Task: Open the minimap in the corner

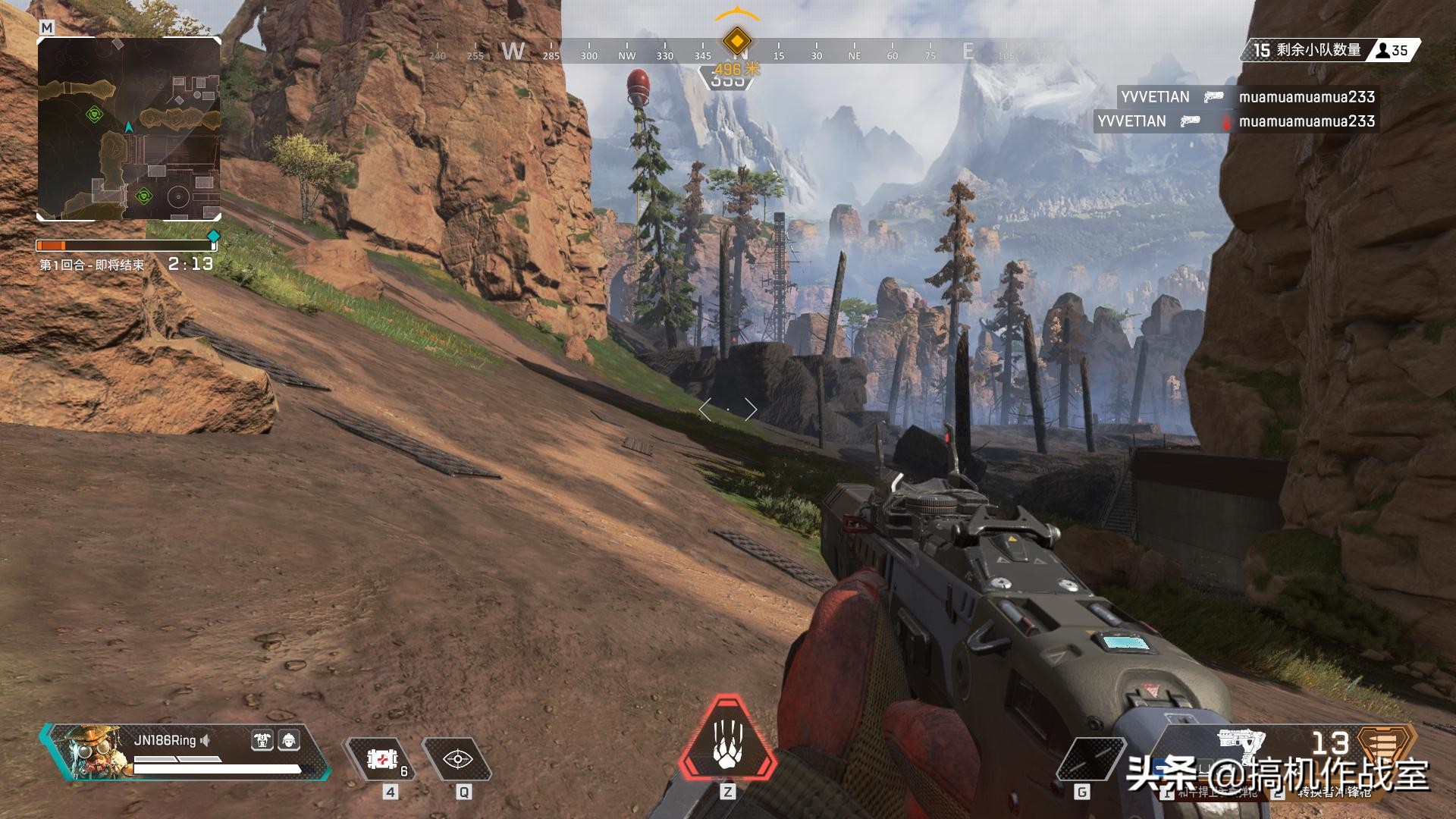Action: [x=129, y=129]
